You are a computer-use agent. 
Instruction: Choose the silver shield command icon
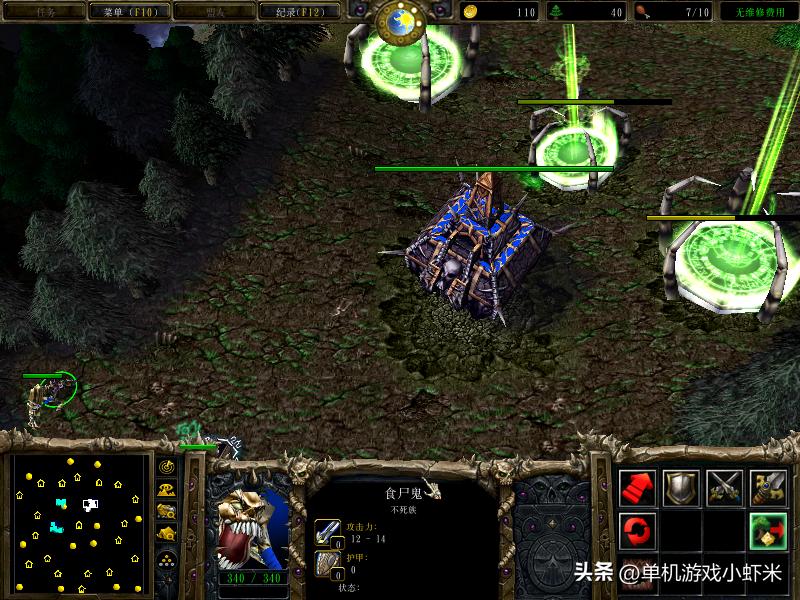[682, 487]
